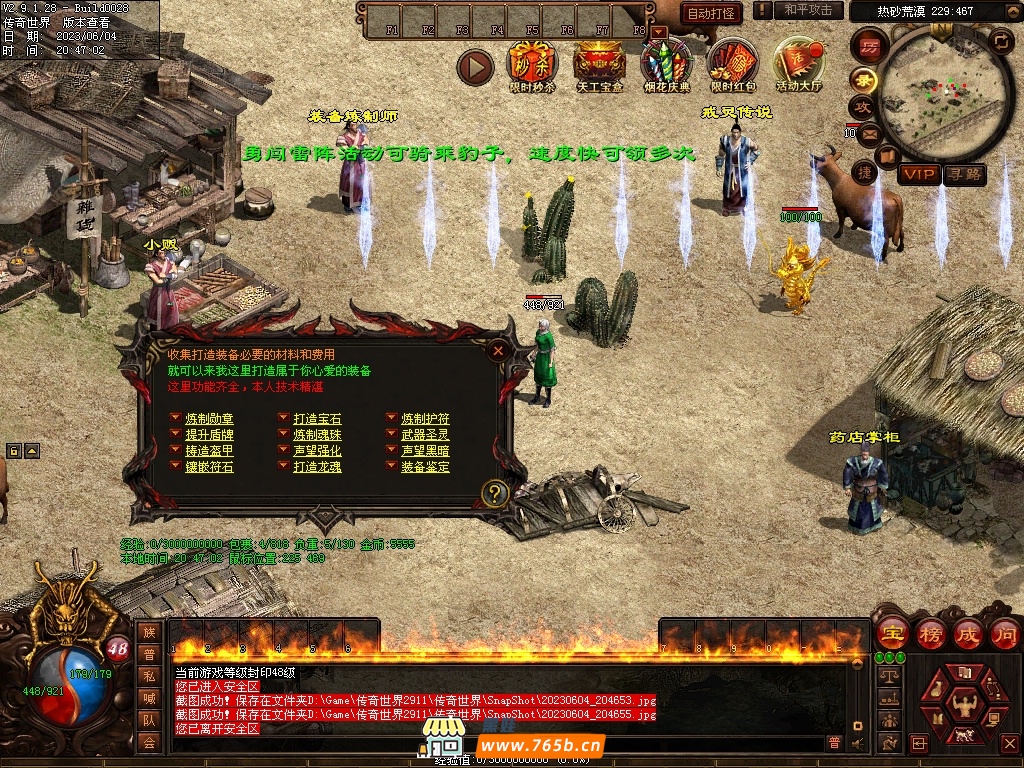1024x768 pixels.
Task: Open the 天工宝盒 treasure box icon
Action: pos(599,63)
